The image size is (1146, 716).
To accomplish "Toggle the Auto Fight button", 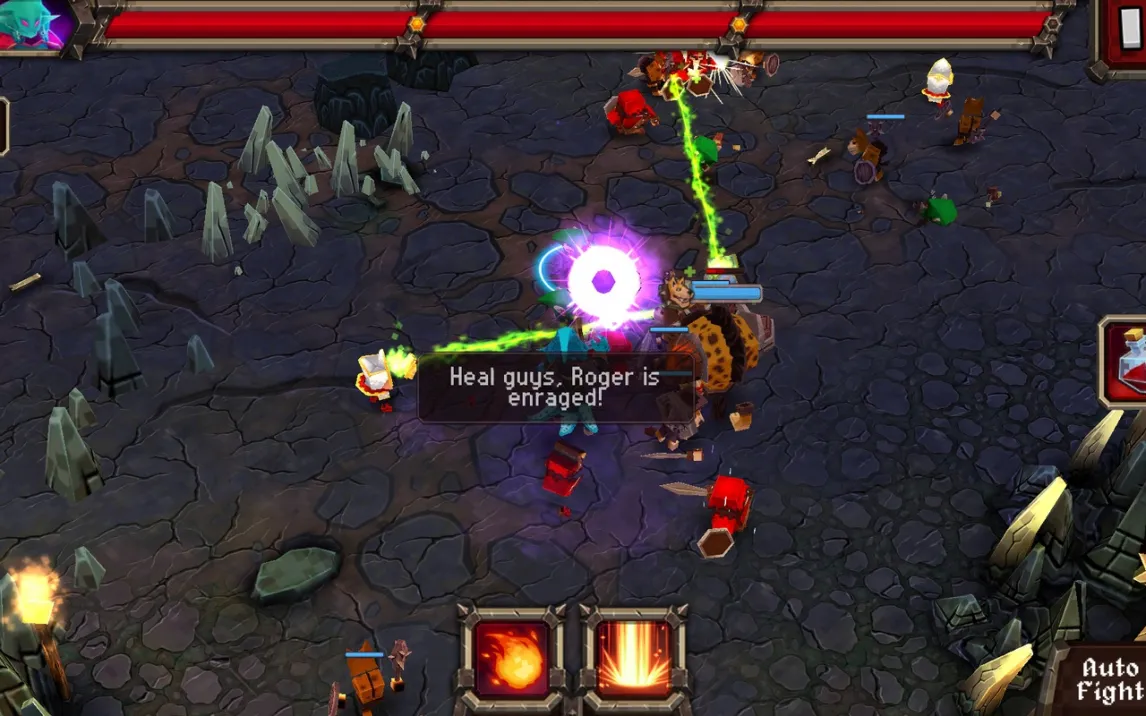I will pyautogui.click(x=1108, y=680).
